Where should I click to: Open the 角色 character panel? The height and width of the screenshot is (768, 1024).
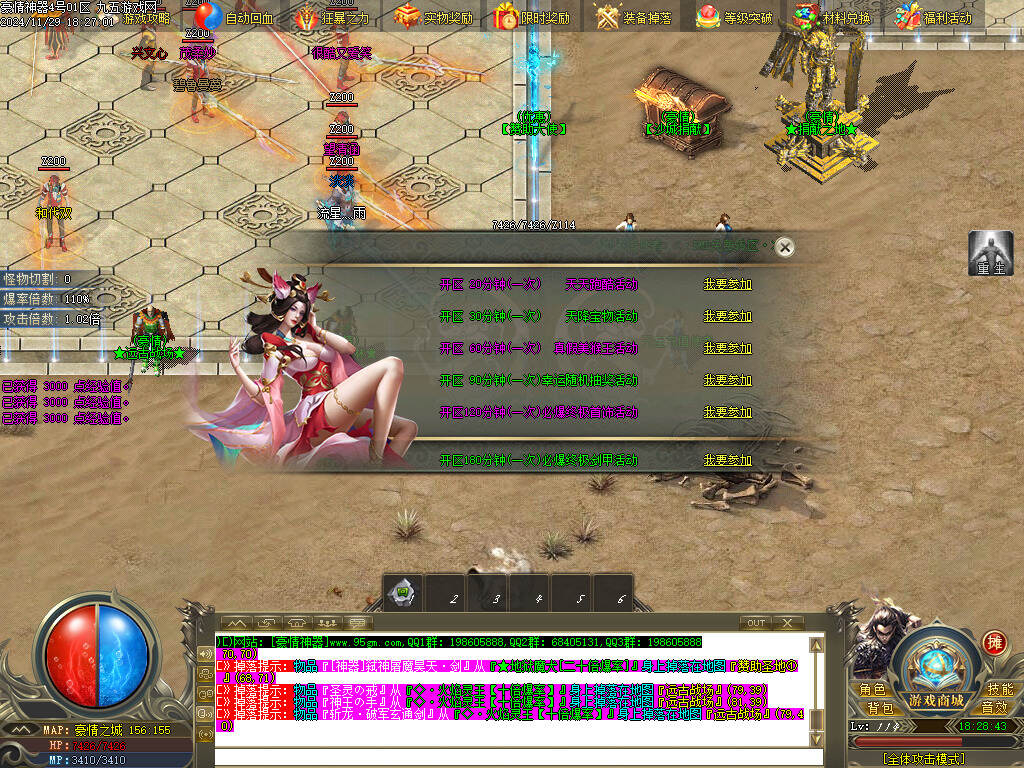point(873,690)
